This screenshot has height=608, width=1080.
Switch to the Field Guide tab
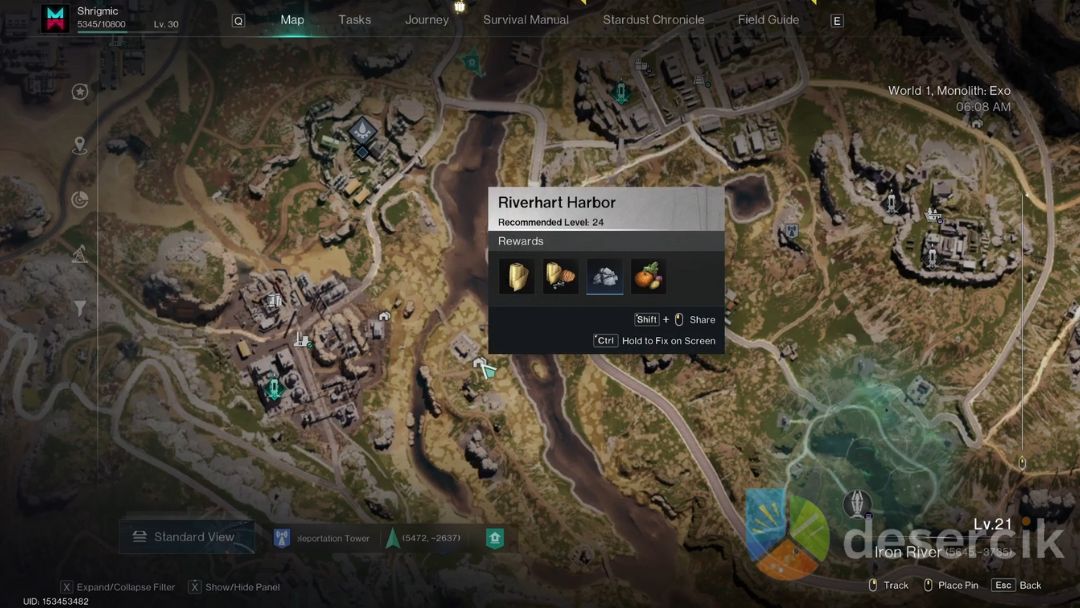pyautogui.click(x=768, y=20)
